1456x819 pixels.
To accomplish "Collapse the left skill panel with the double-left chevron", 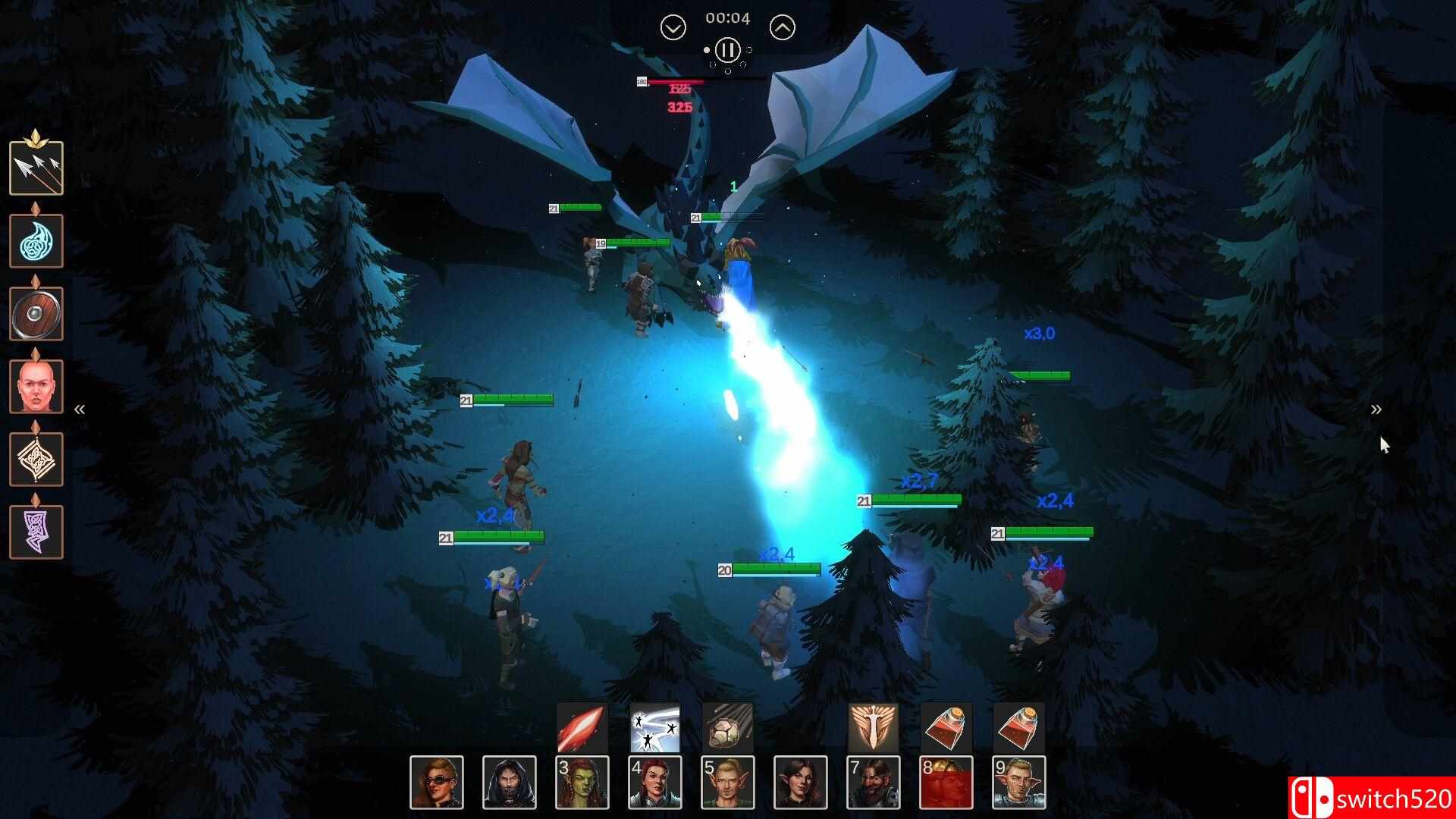I will coord(80,409).
